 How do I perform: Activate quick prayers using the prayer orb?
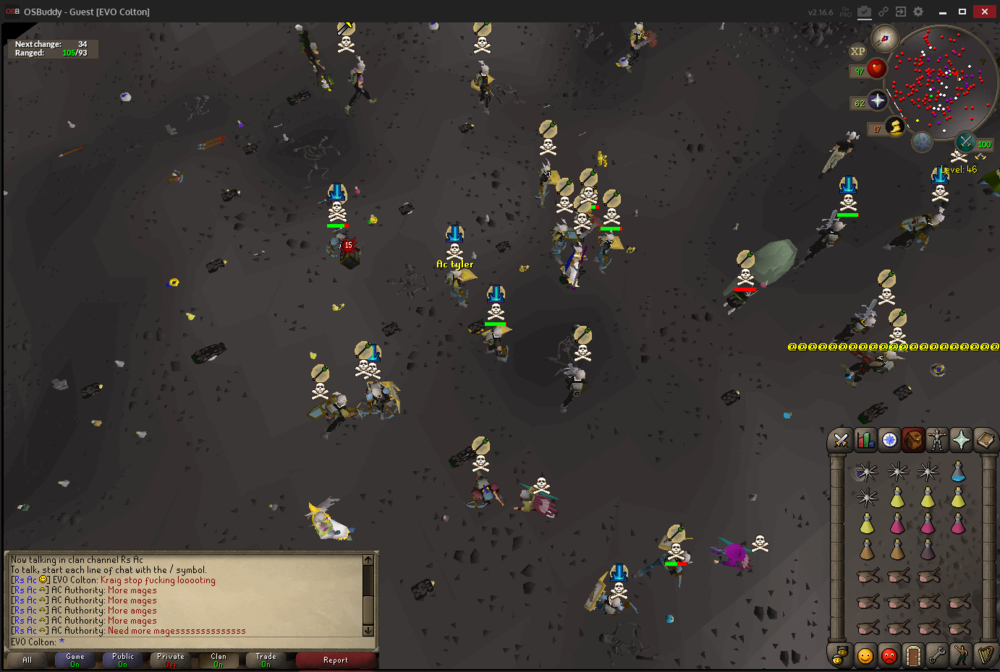878,101
